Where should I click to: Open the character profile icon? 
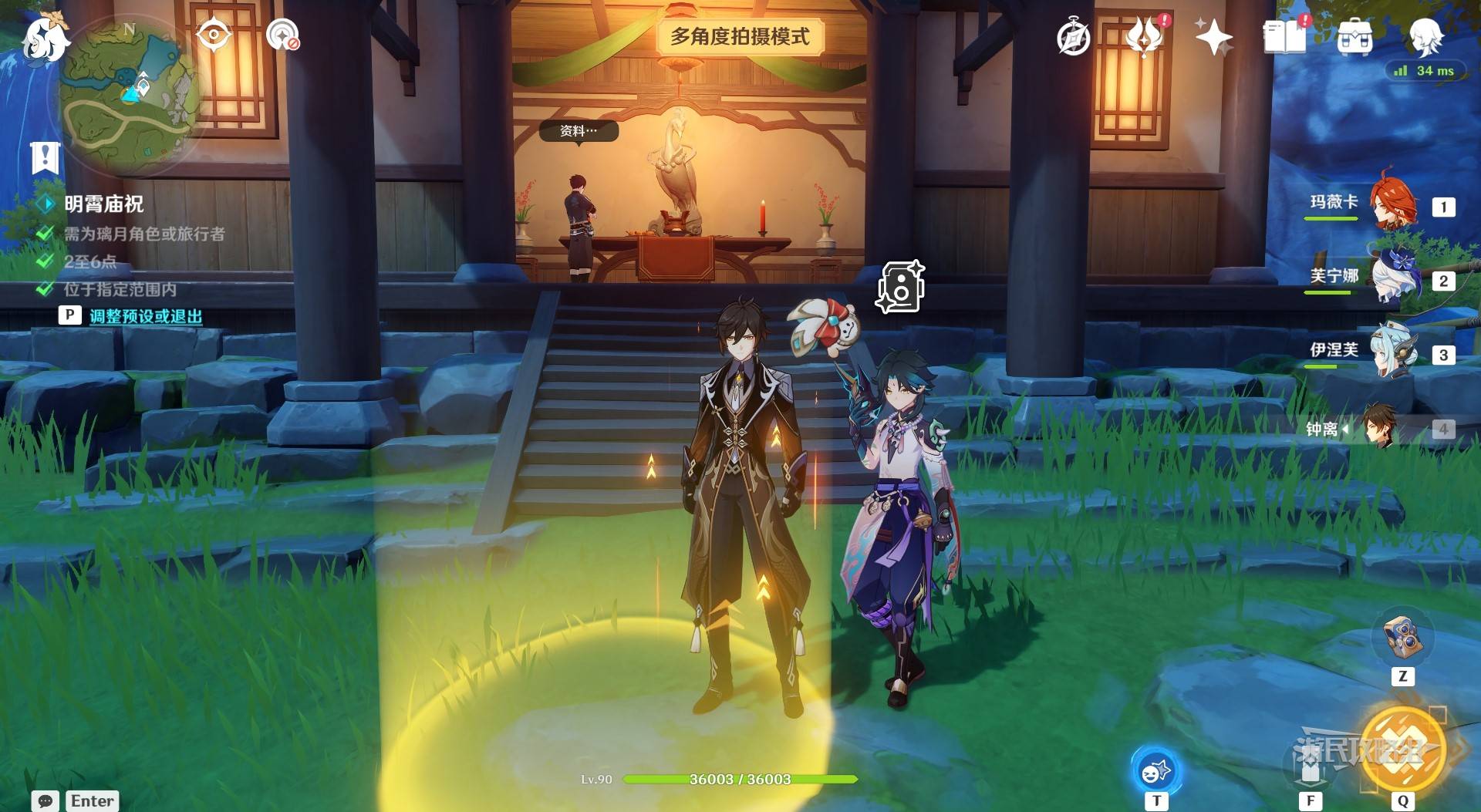(x=1425, y=35)
